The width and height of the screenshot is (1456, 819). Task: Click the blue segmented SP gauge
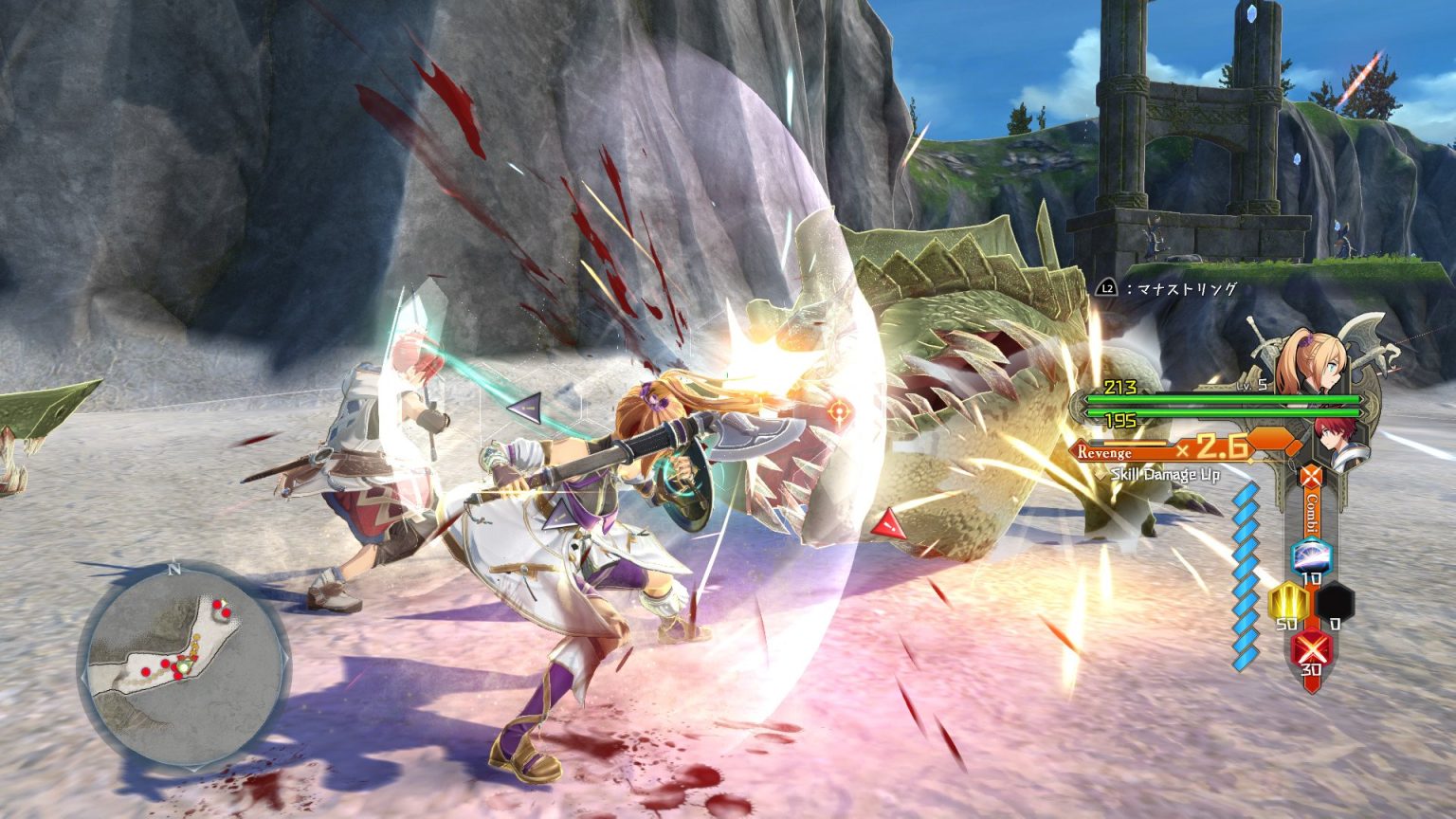click(x=1246, y=577)
